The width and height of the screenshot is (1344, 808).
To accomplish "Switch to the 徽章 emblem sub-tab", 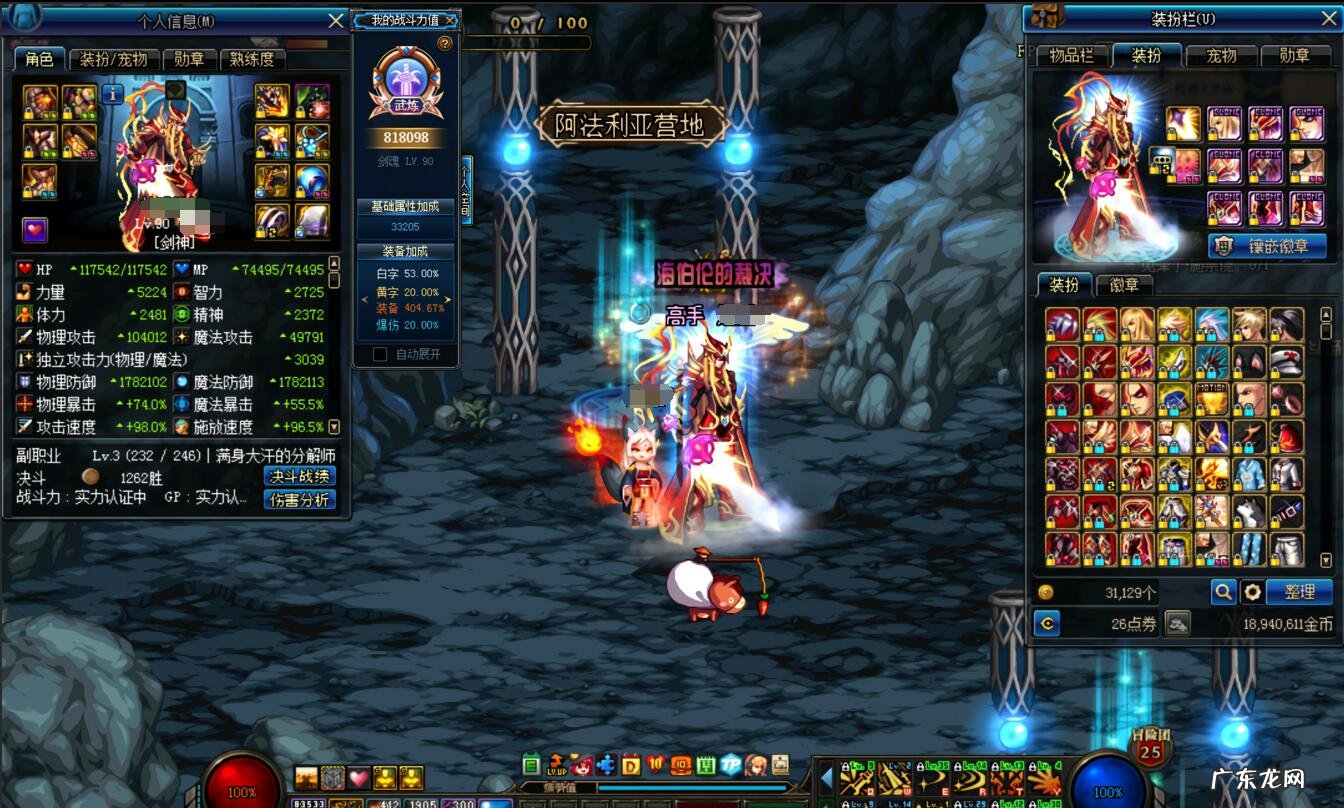I will [1124, 285].
